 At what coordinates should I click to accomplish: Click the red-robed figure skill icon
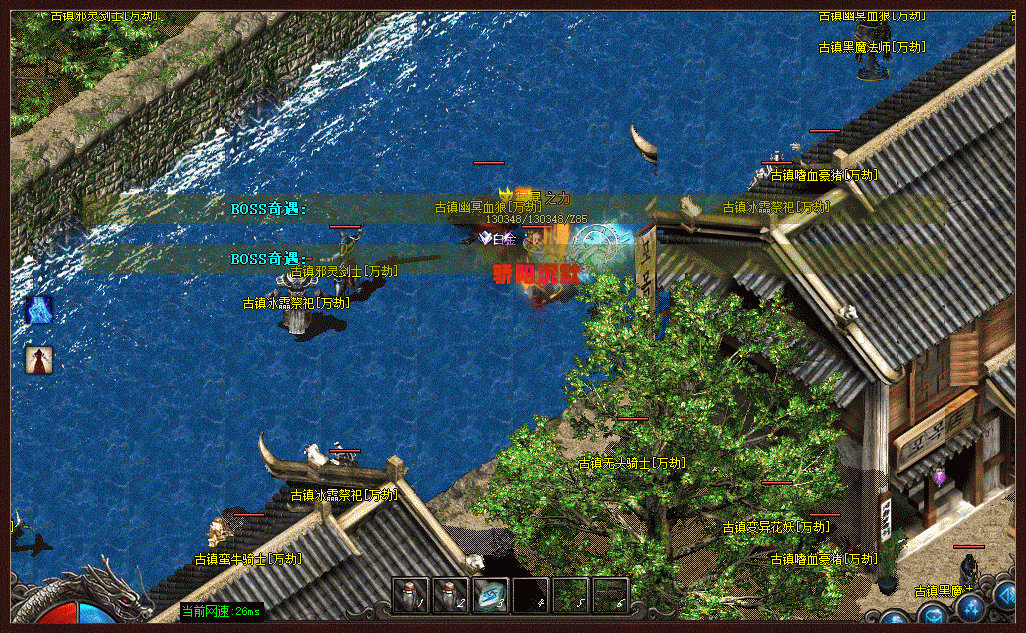(x=39, y=360)
